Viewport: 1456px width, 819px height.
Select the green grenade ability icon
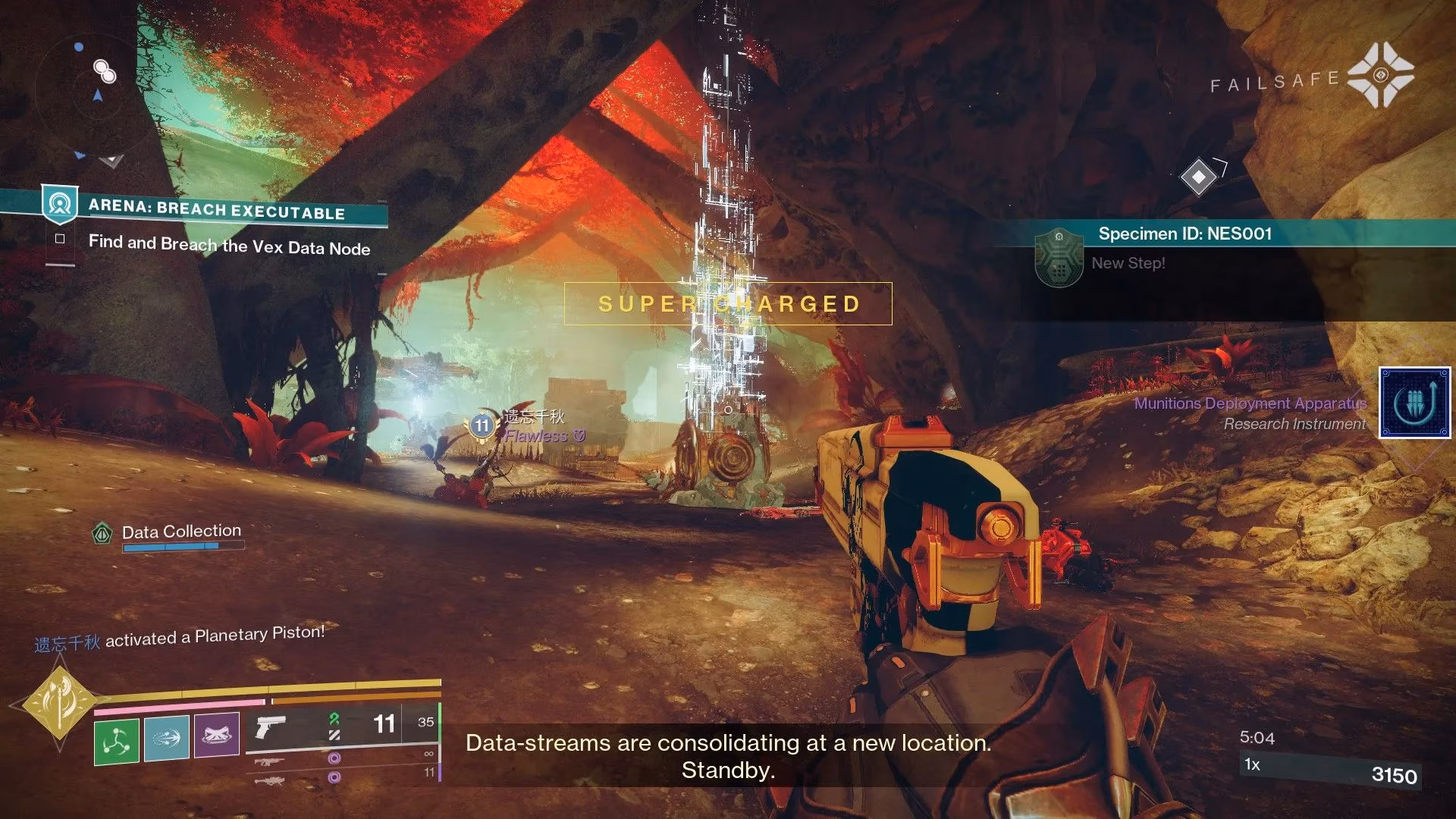coord(116,741)
